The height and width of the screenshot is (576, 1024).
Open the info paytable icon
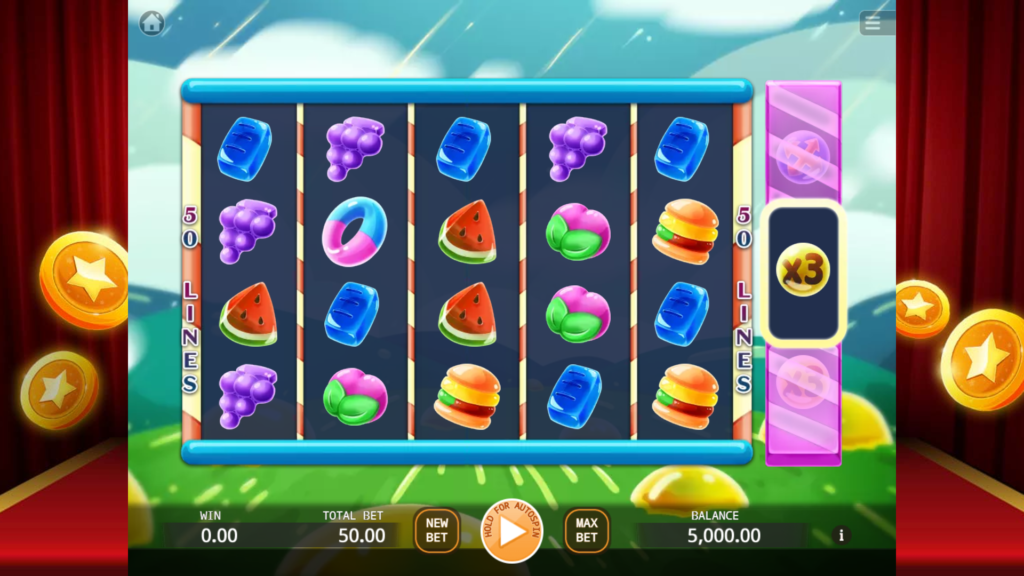[x=841, y=535]
